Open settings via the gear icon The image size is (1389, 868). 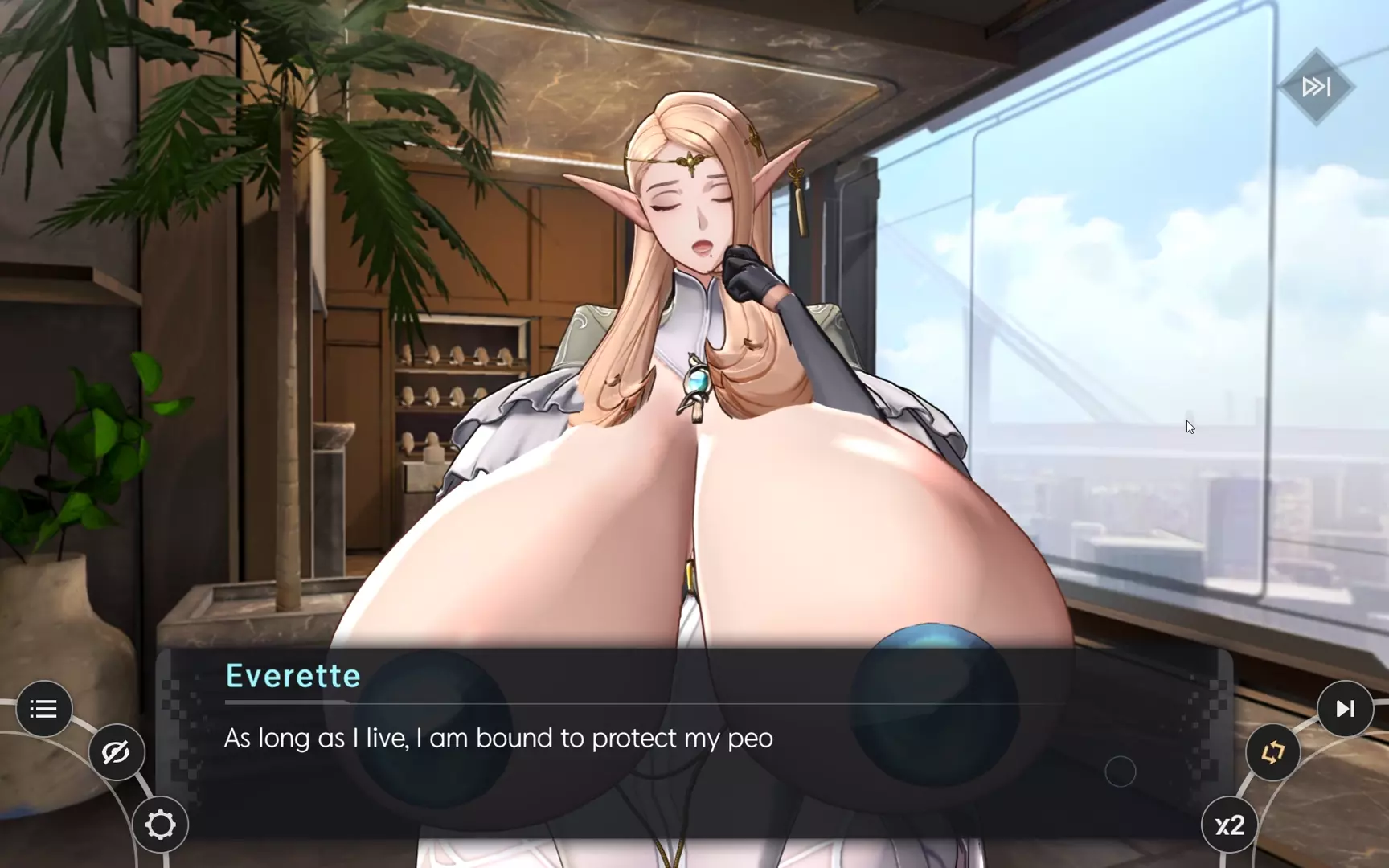pos(160,825)
